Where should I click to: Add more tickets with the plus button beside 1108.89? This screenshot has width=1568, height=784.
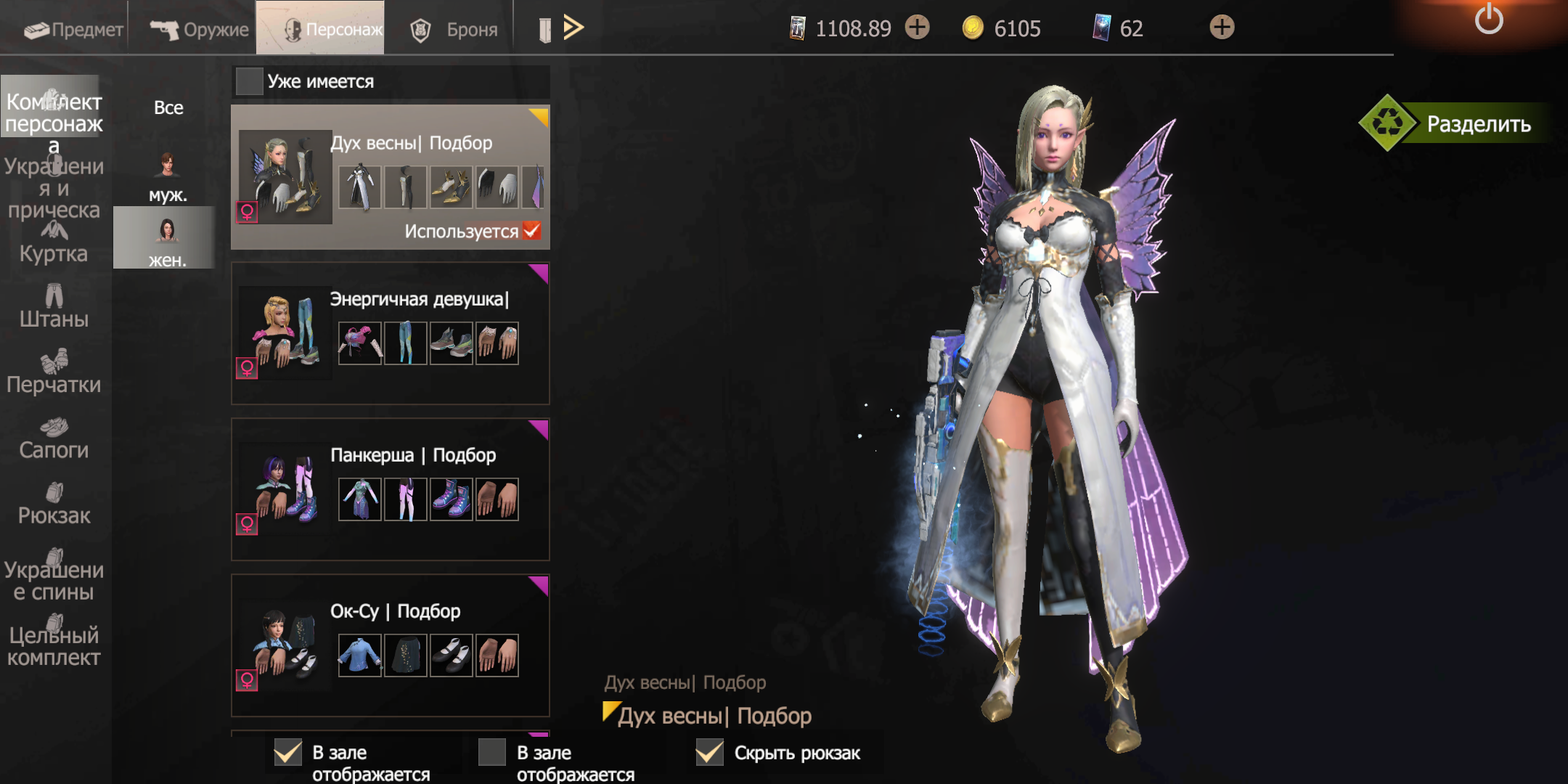click(918, 28)
